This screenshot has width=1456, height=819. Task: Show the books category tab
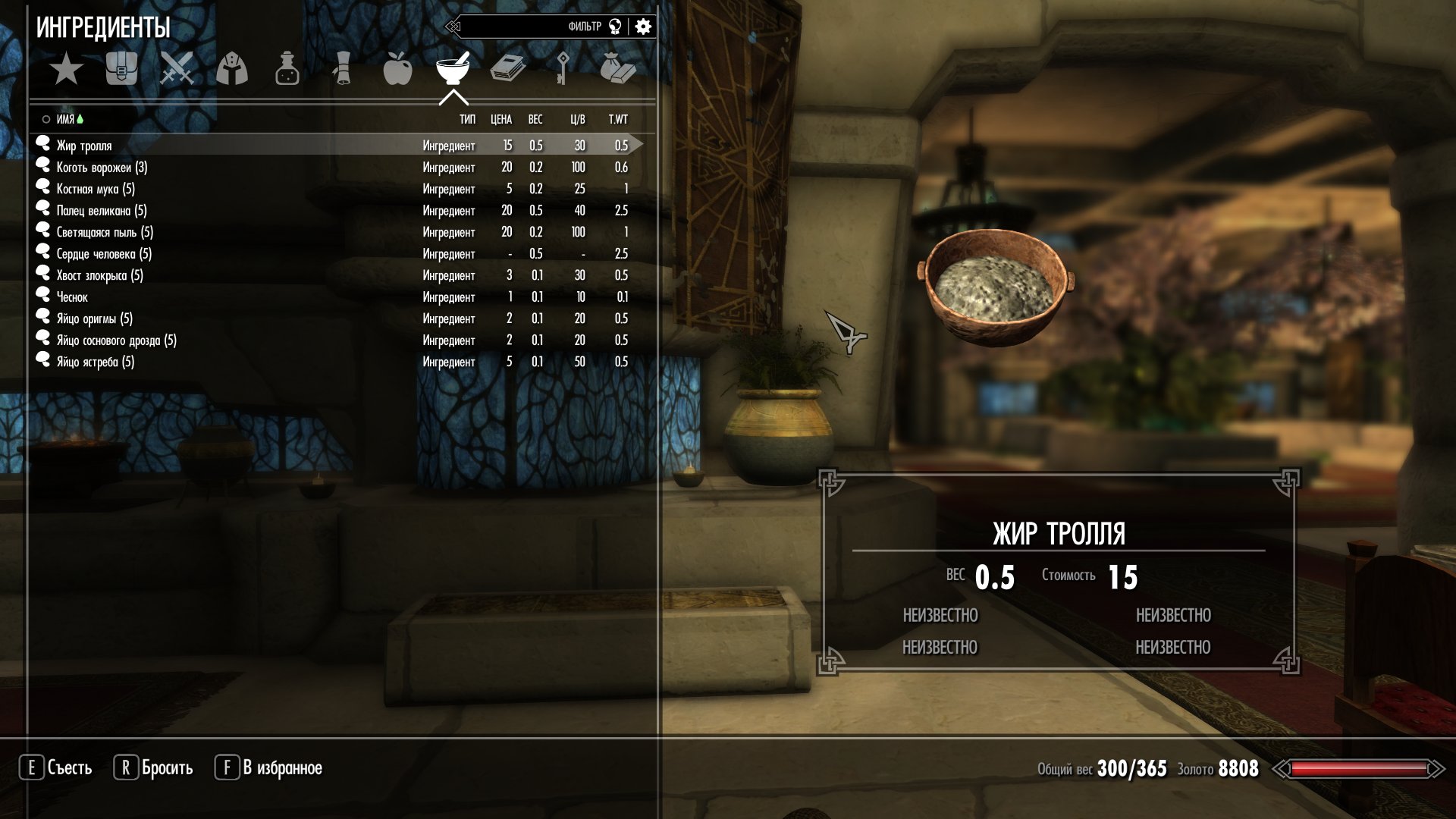[507, 70]
